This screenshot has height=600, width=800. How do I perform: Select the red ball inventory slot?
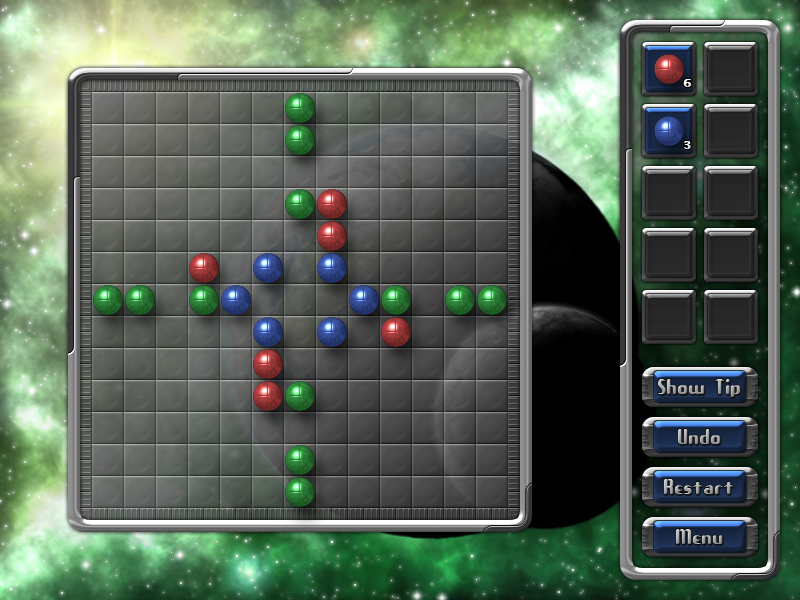669,69
